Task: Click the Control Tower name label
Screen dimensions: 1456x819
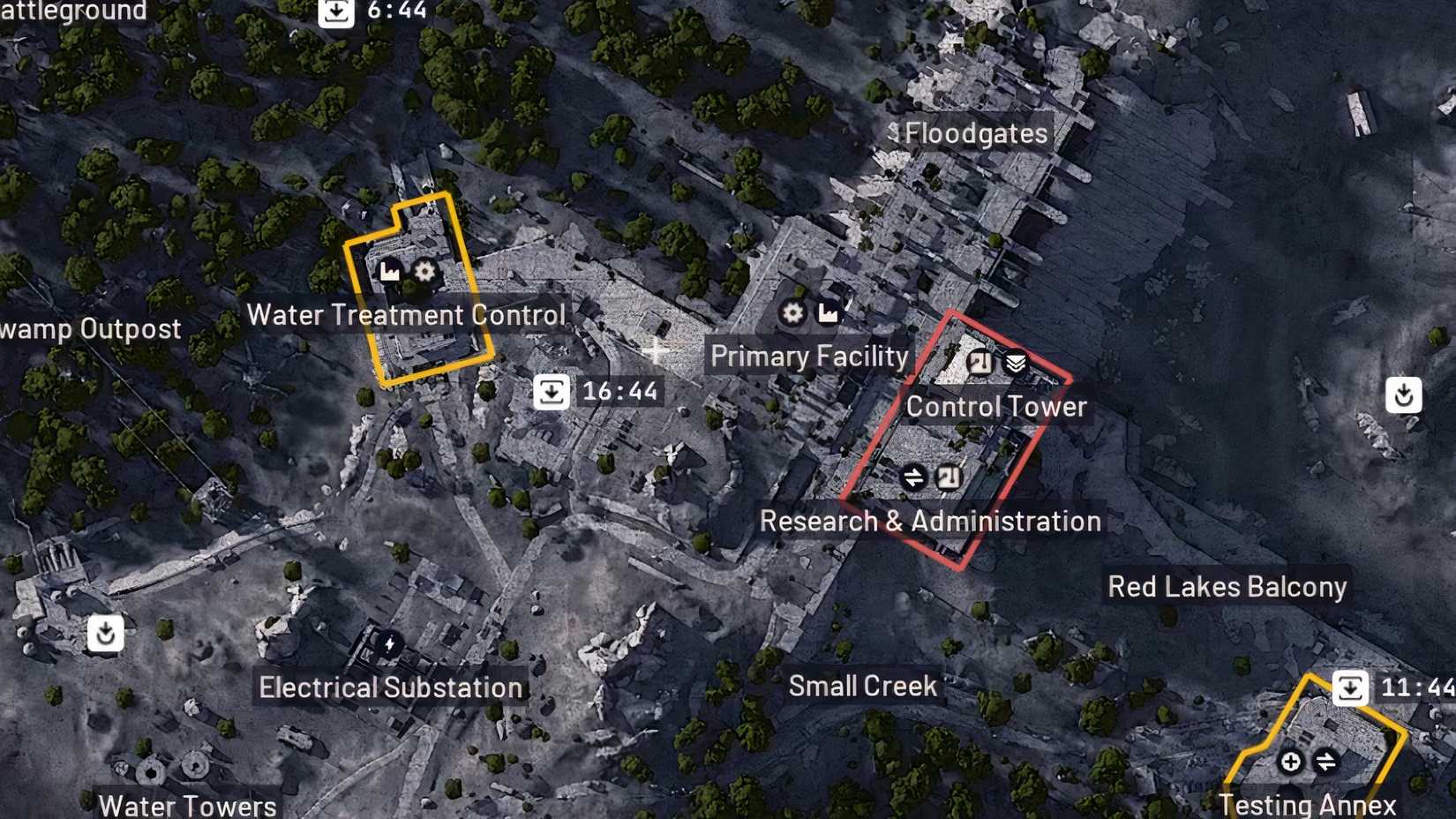Action: click(x=997, y=407)
